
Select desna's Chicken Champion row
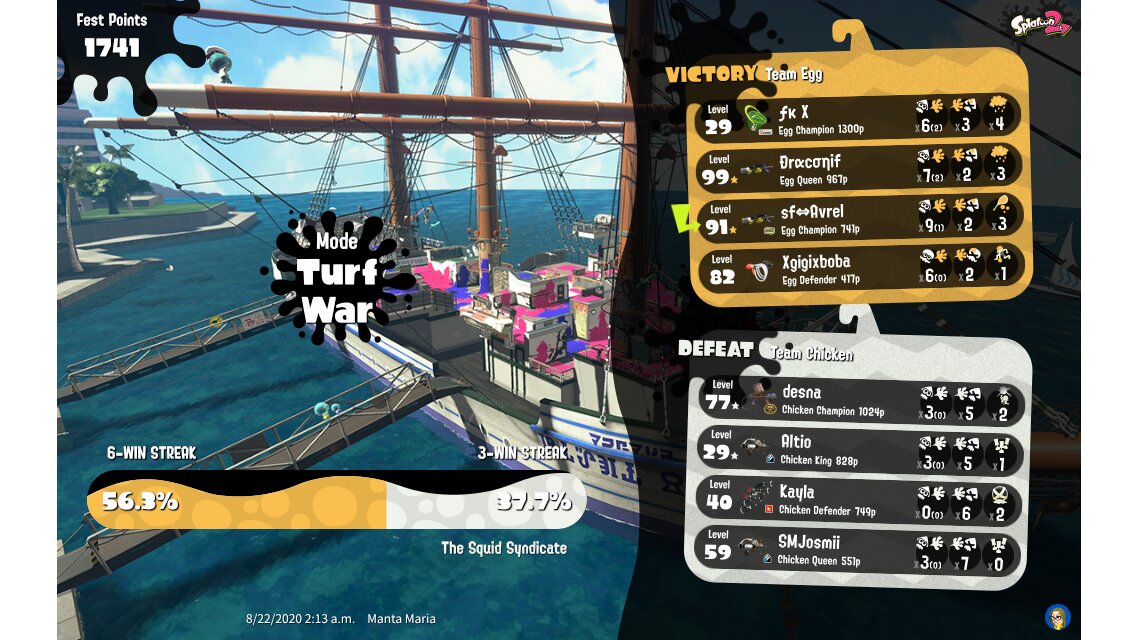point(858,399)
